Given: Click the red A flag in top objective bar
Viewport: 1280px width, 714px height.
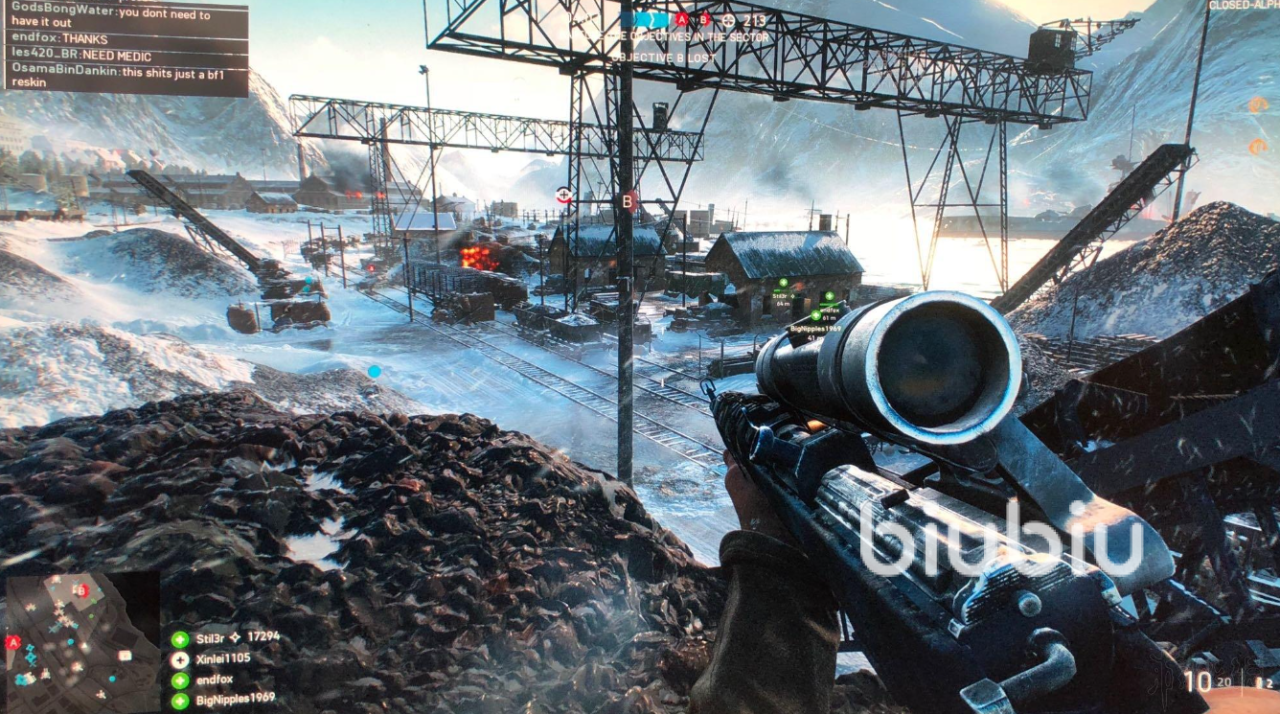Looking at the screenshot, I should coord(682,19).
